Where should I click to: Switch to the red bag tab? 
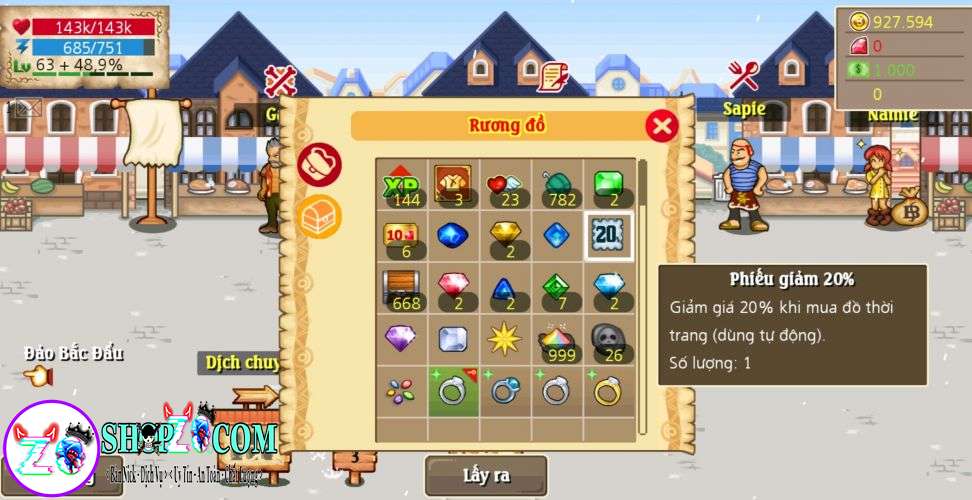tap(319, 165)
